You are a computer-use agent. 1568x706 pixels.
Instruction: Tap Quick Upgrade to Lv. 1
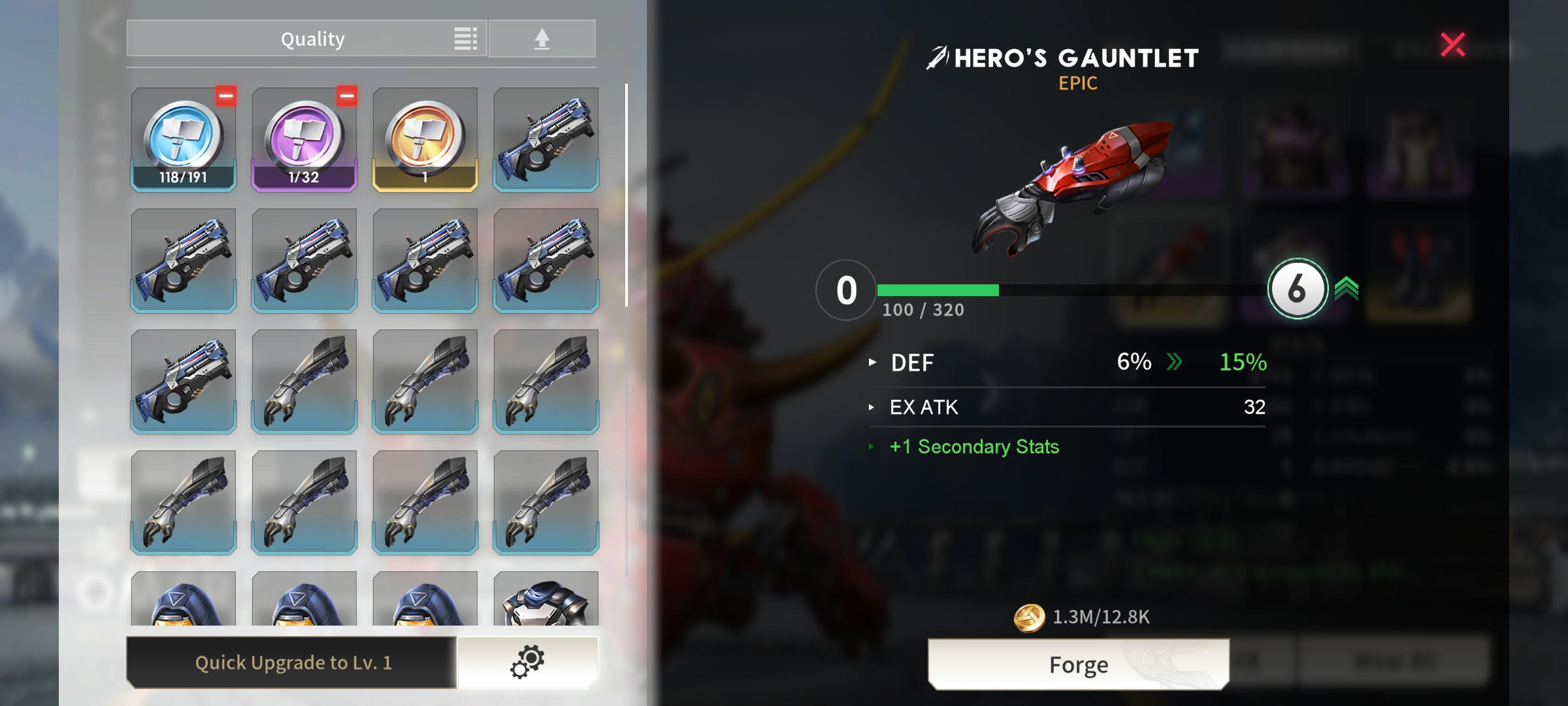294,662
